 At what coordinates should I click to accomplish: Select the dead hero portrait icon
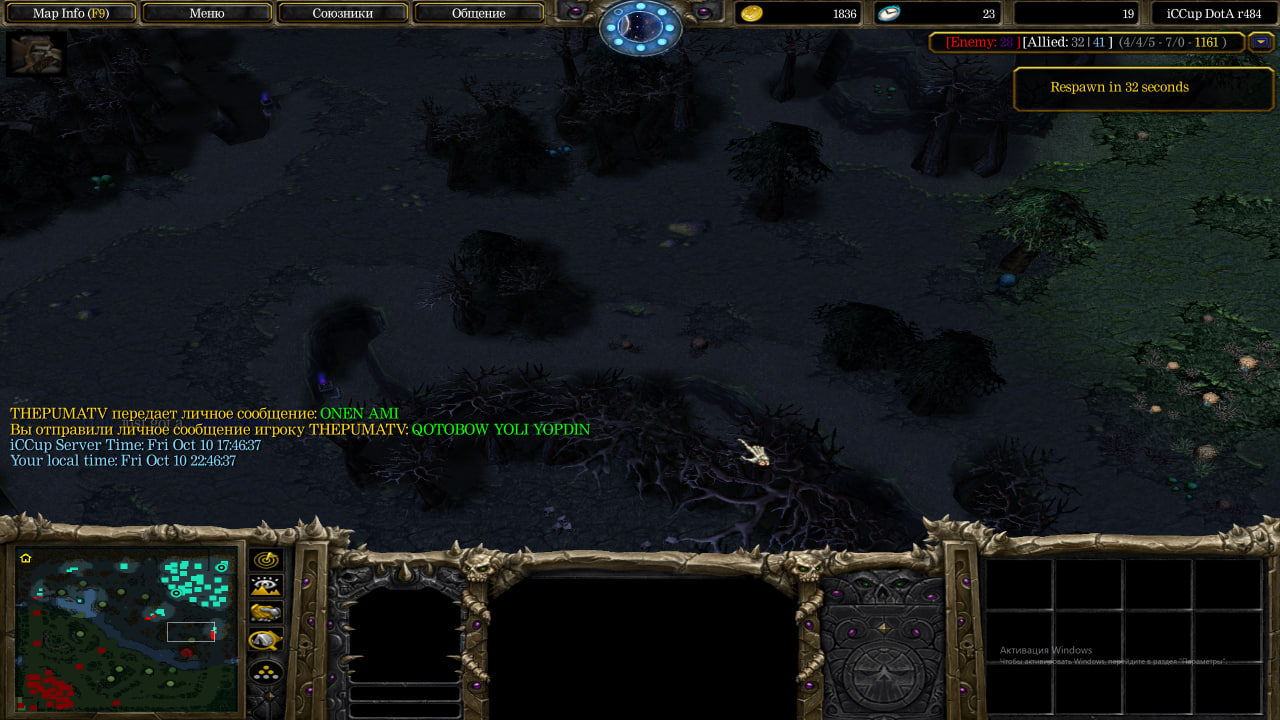pyautogui.click(x=37, y=54)
